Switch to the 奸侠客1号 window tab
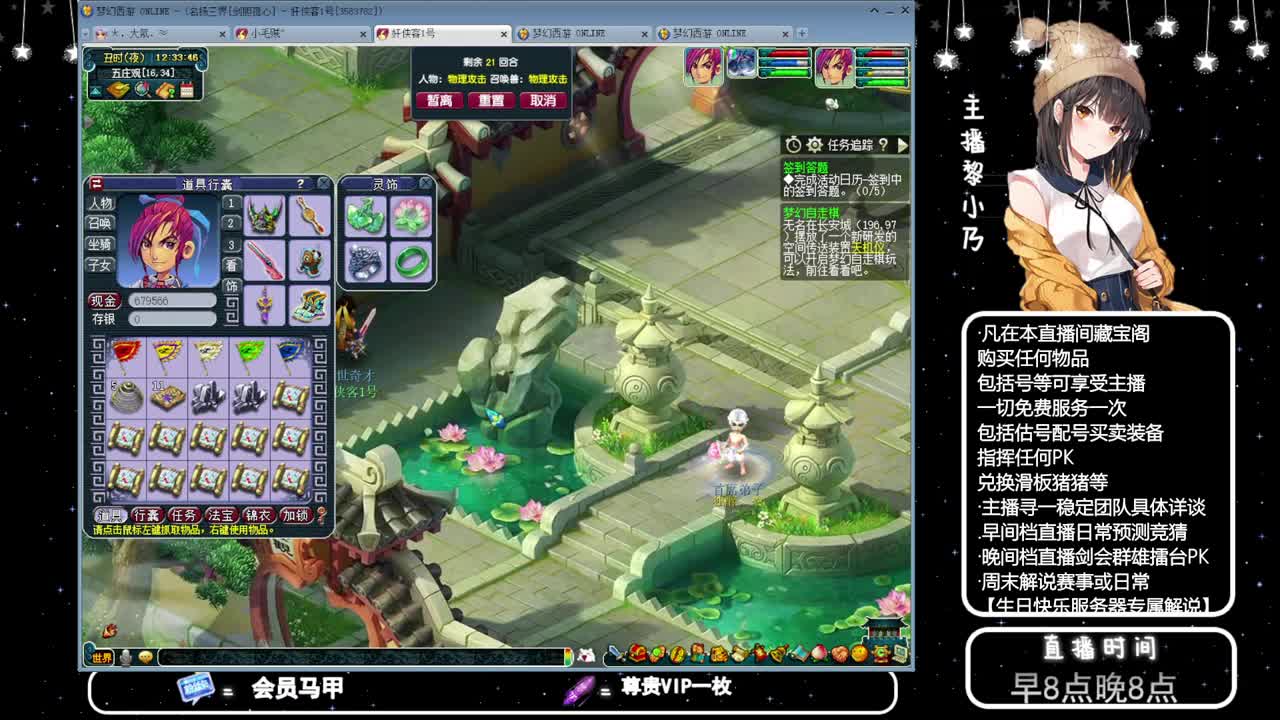 pyautogui.click(x=420, y=32)
